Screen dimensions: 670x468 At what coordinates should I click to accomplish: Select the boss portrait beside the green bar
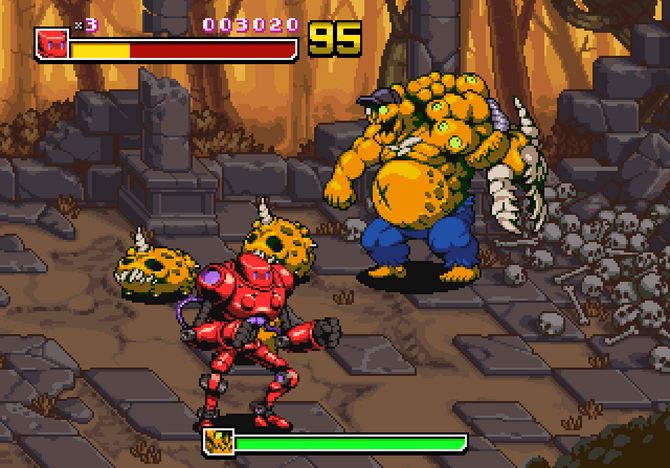point(217,442)
